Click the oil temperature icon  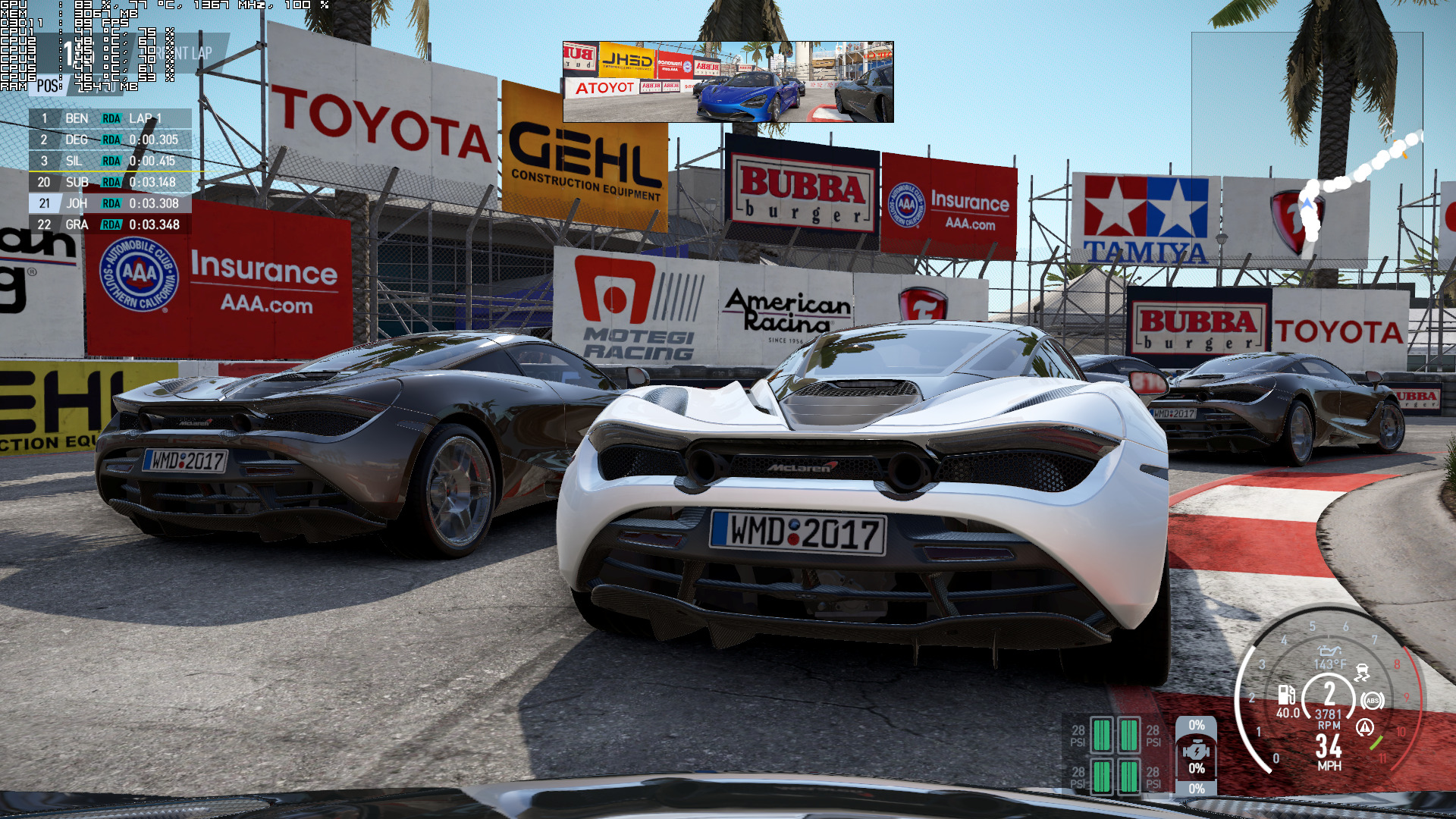click(1329, 651)
